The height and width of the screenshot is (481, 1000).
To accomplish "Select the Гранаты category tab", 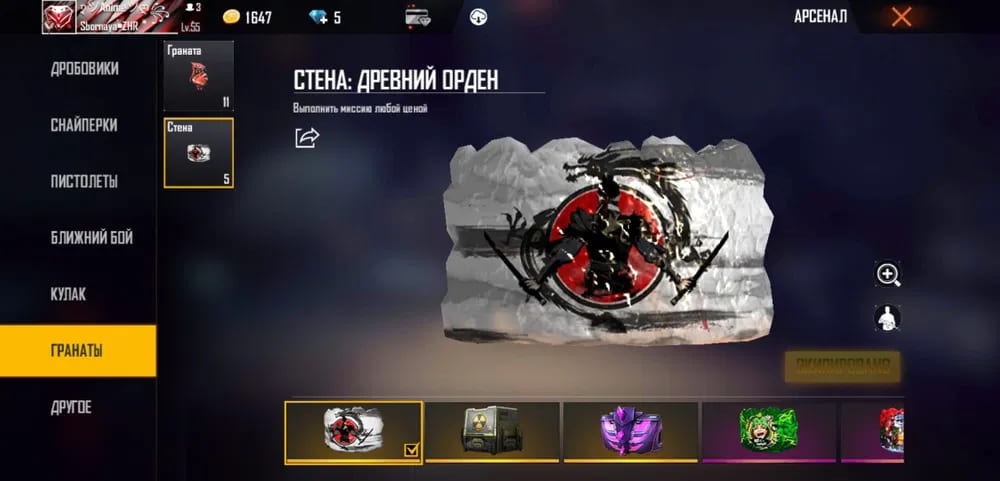I will pyautogui.click(x=77, y=350).
